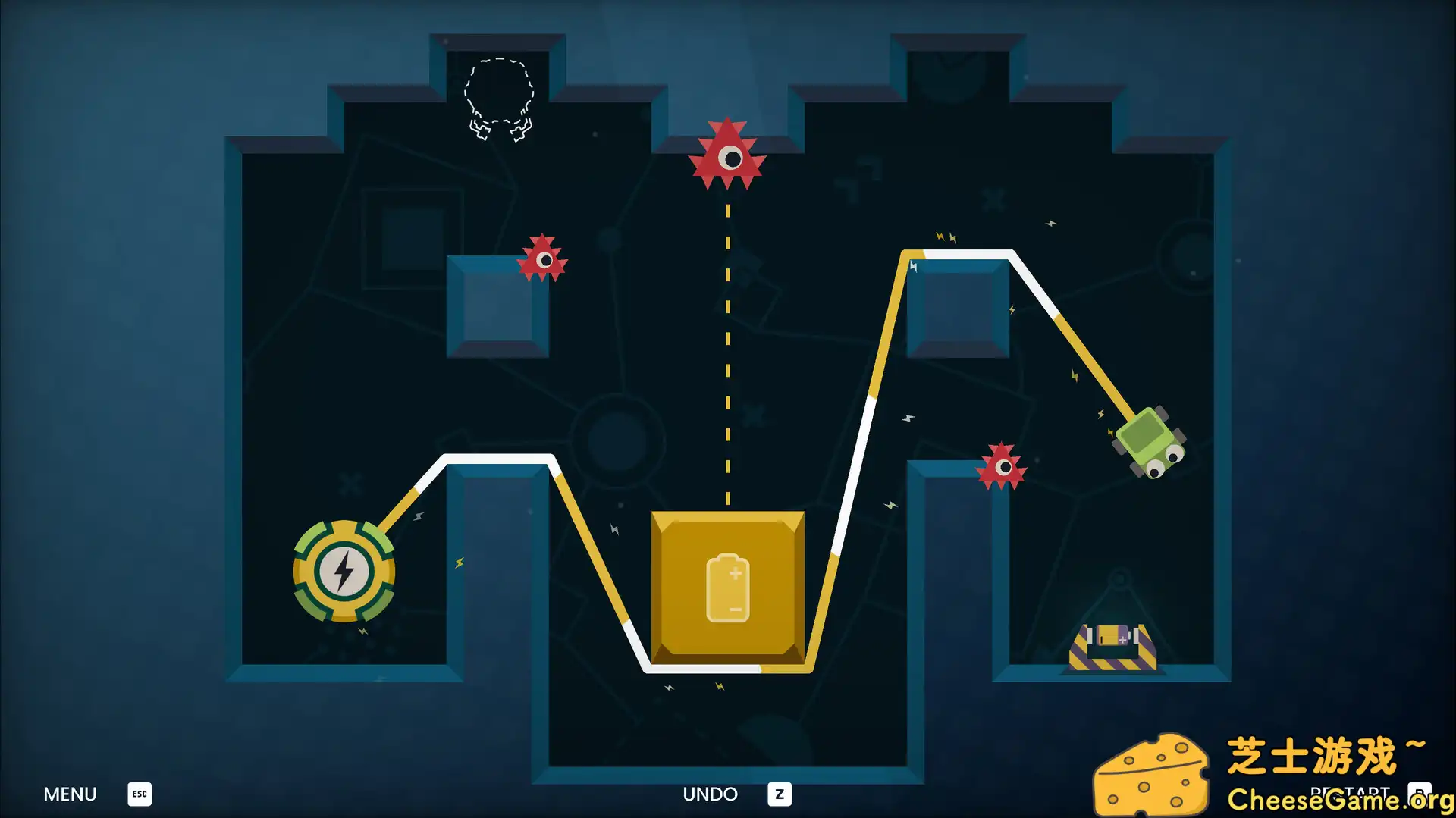Click the R key badge beside RESTART
This screenshot has width=1456, height=818.
click(1422, 794)
